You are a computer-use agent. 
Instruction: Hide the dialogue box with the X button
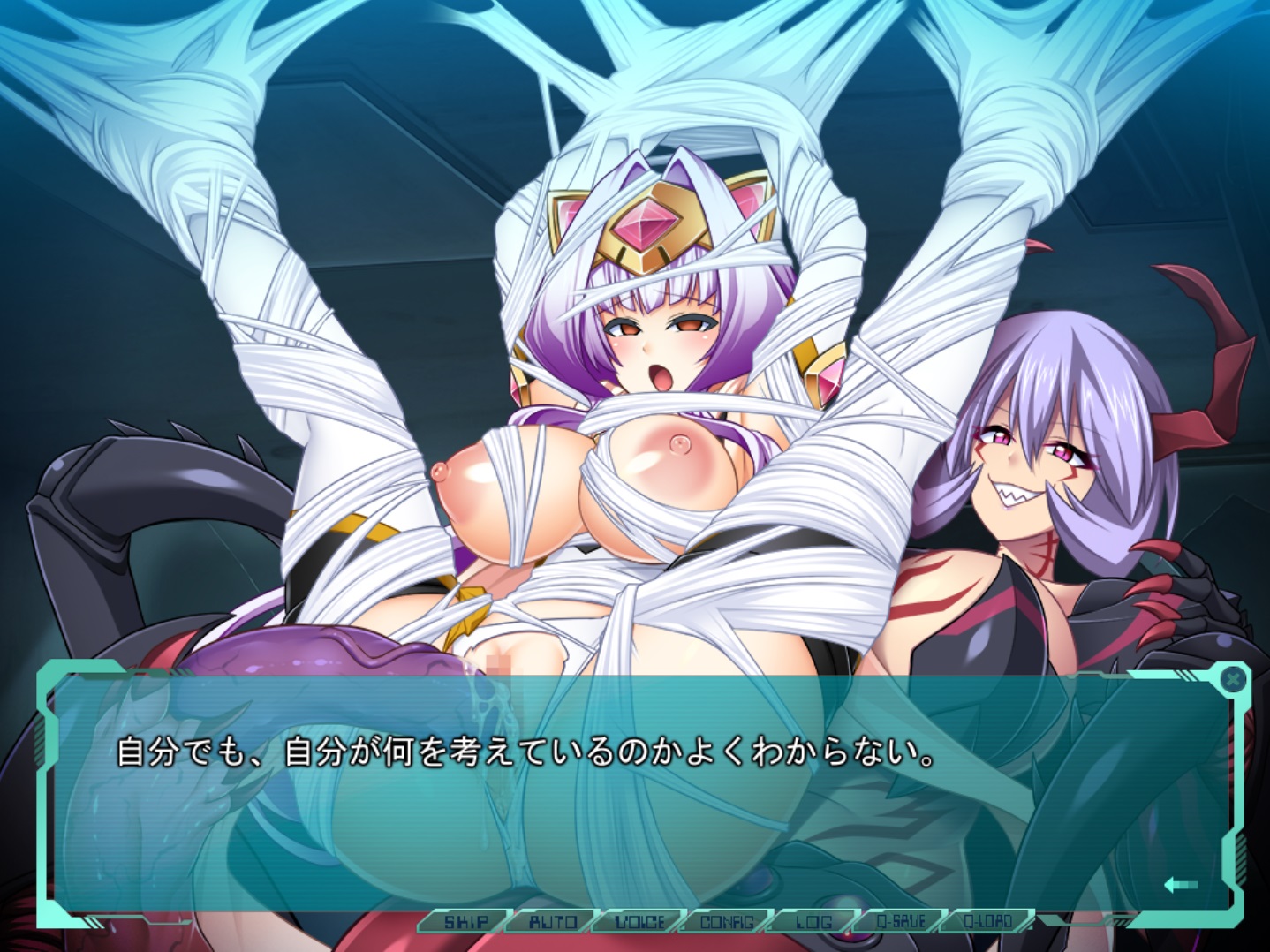1233,679
